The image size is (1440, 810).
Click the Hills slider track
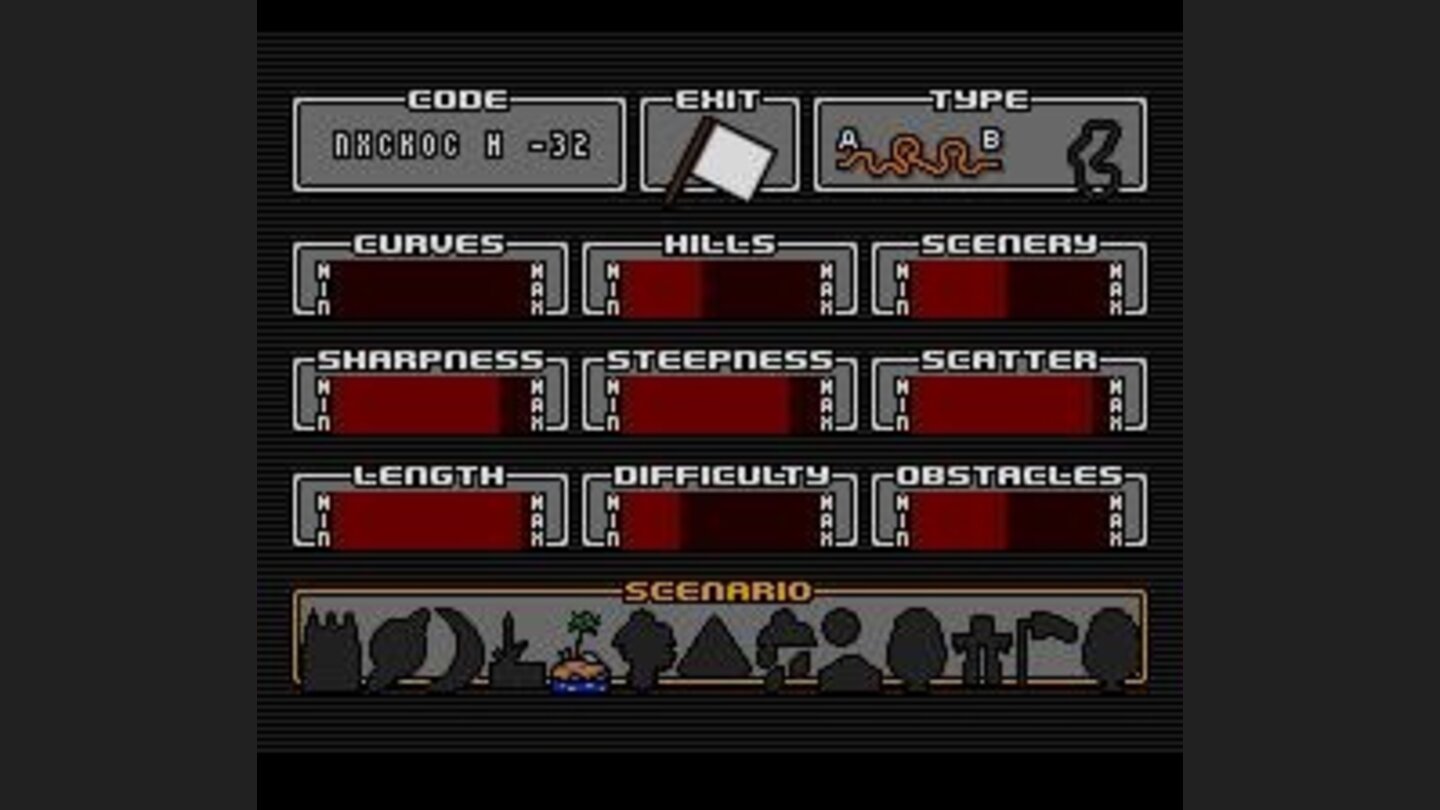(718, 285)
